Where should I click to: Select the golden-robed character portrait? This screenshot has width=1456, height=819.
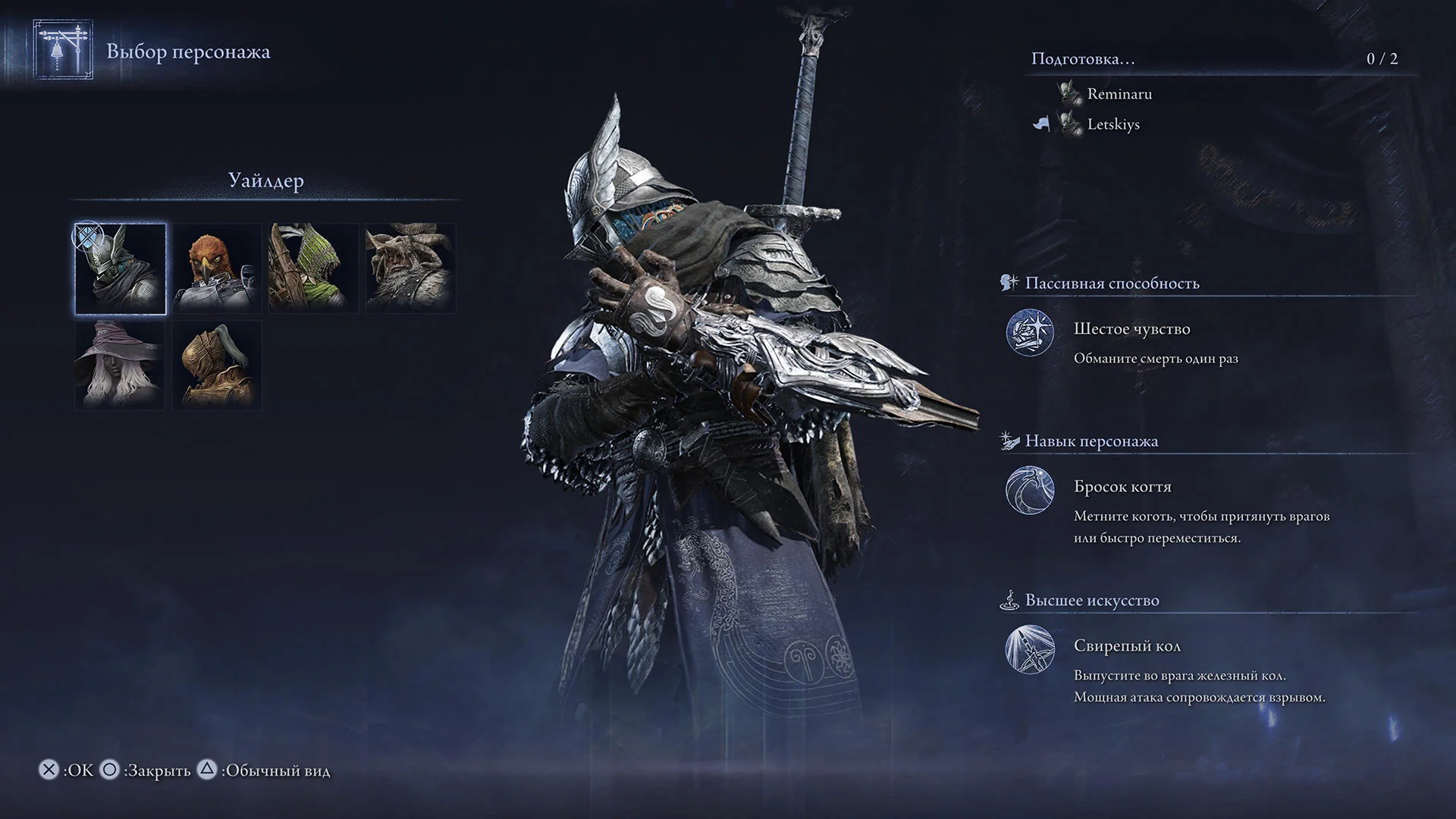215,364
